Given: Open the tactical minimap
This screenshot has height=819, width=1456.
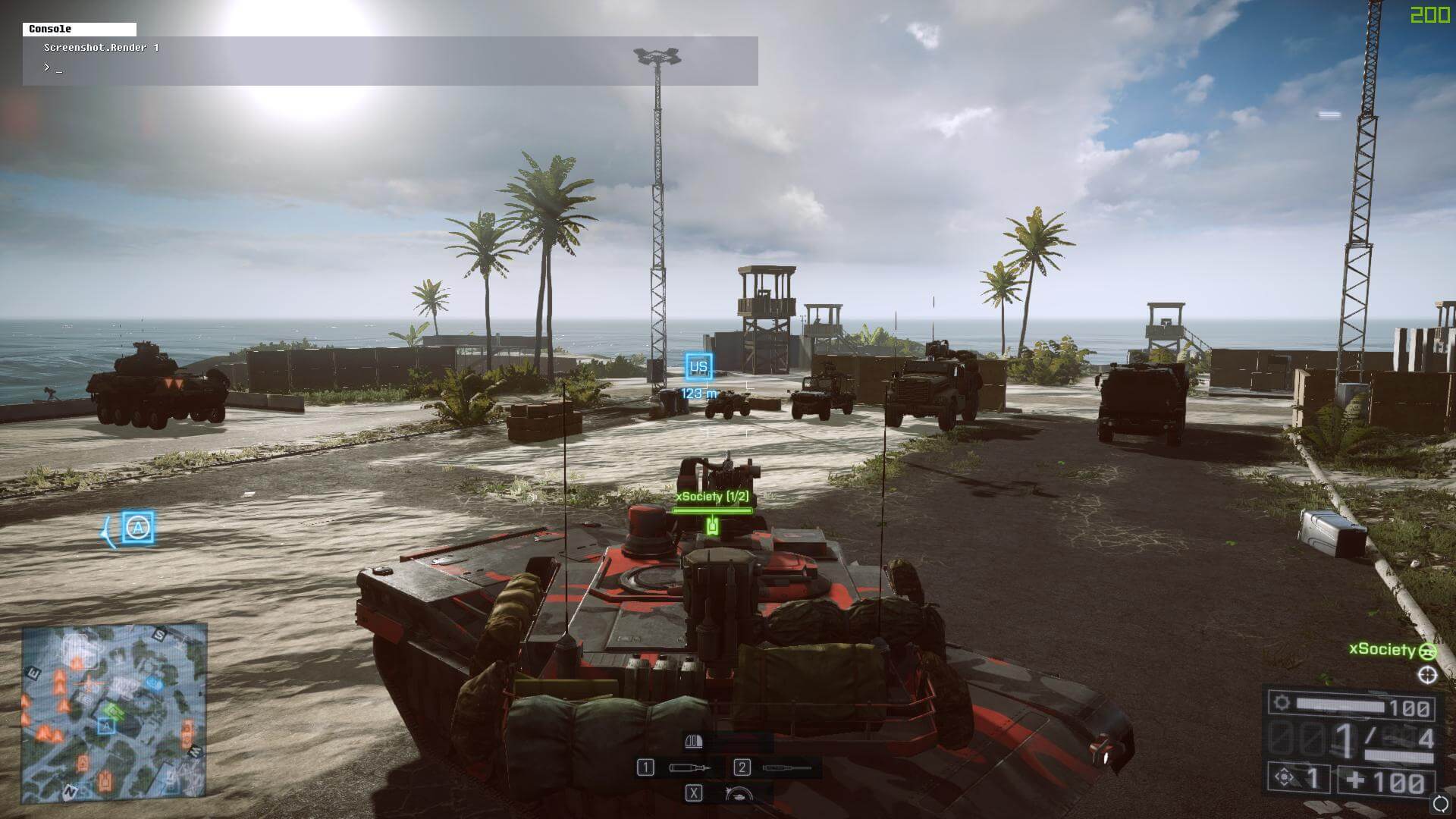Looking at the screenshot, I should pos(114,713).
